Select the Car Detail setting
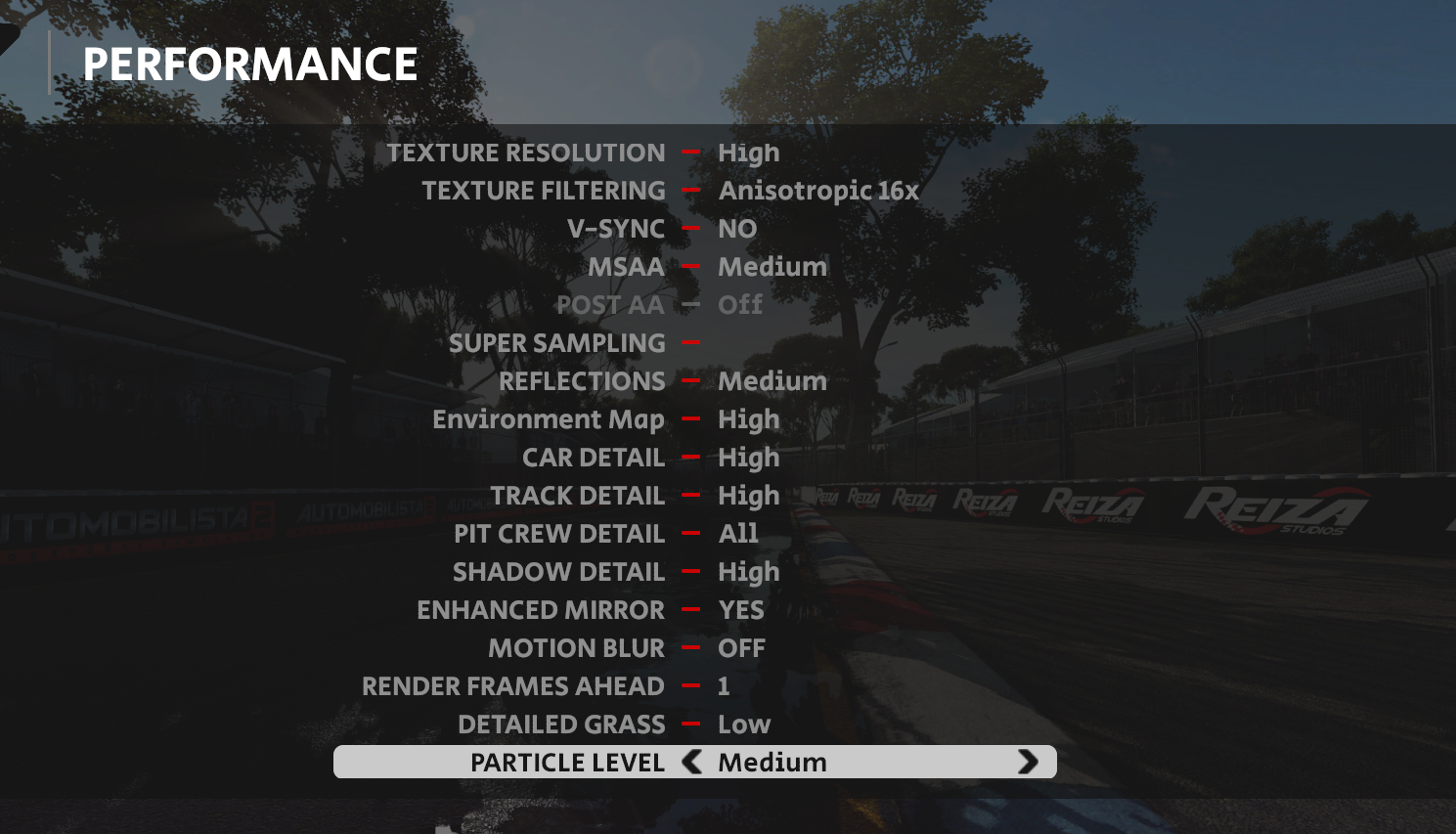The height and width of the screenshot is (834, 1456). pos(594,458)
